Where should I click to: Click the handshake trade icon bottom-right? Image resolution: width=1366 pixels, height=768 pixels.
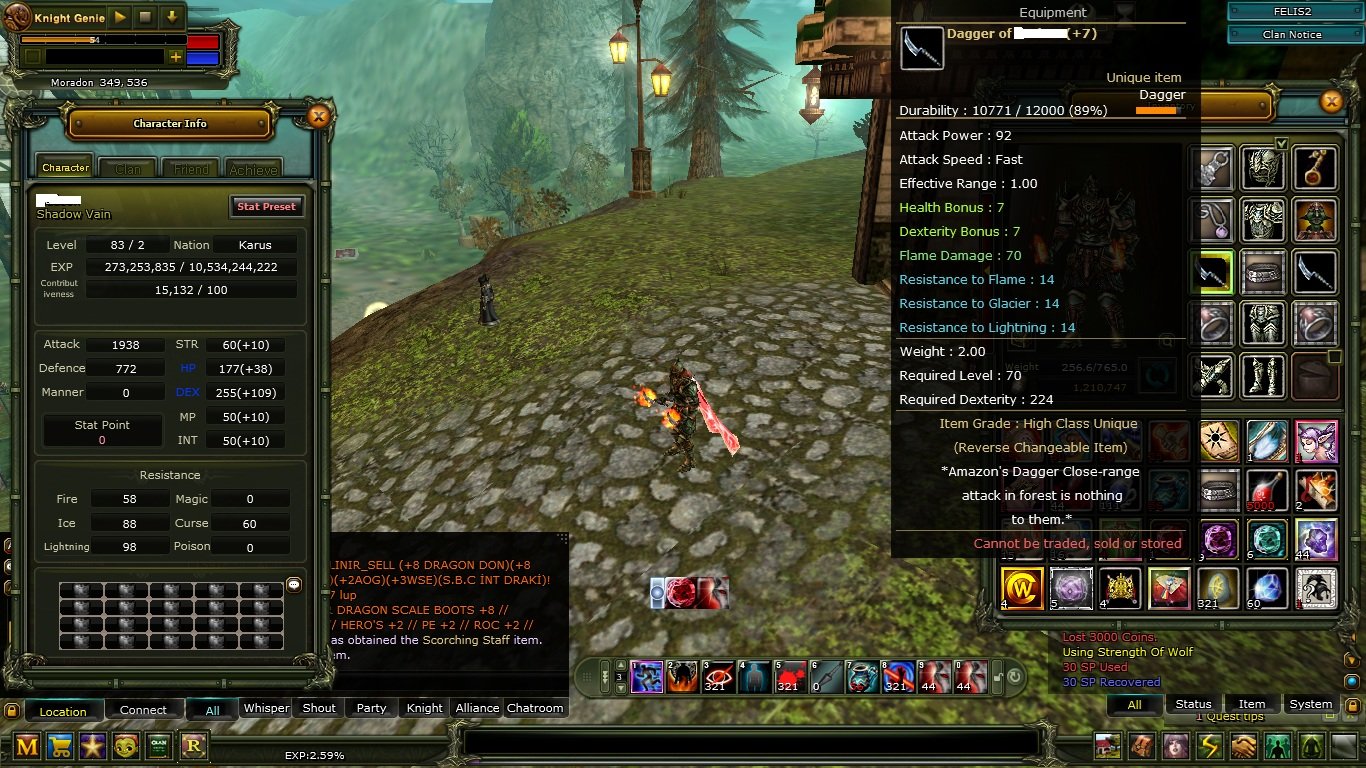1242,746
